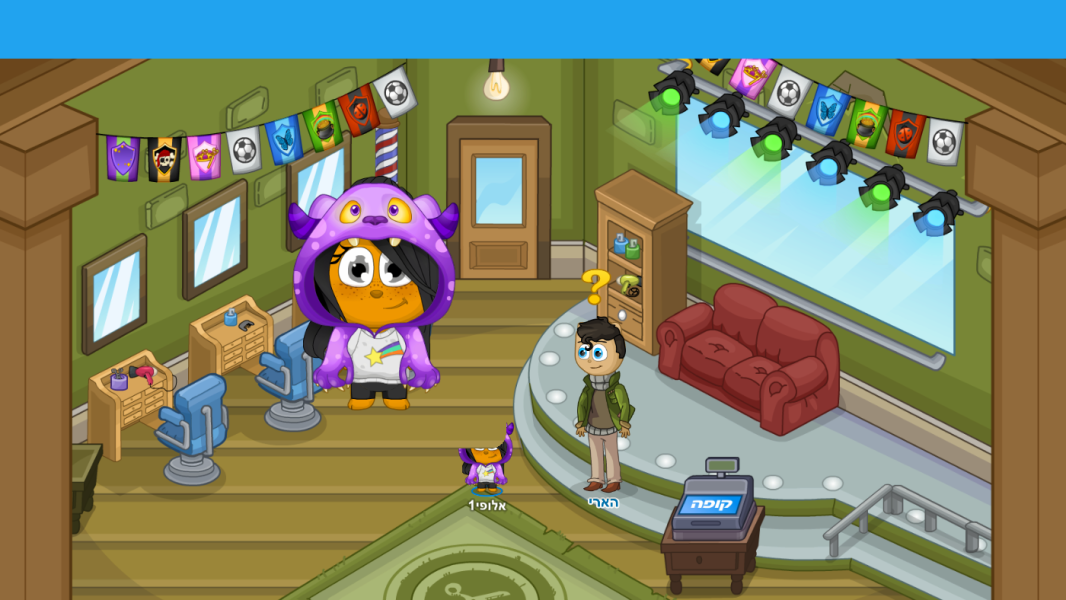Open the קופה cash register shop
The height and width of the screenshot is (600, 1066).
pos(711,502)
